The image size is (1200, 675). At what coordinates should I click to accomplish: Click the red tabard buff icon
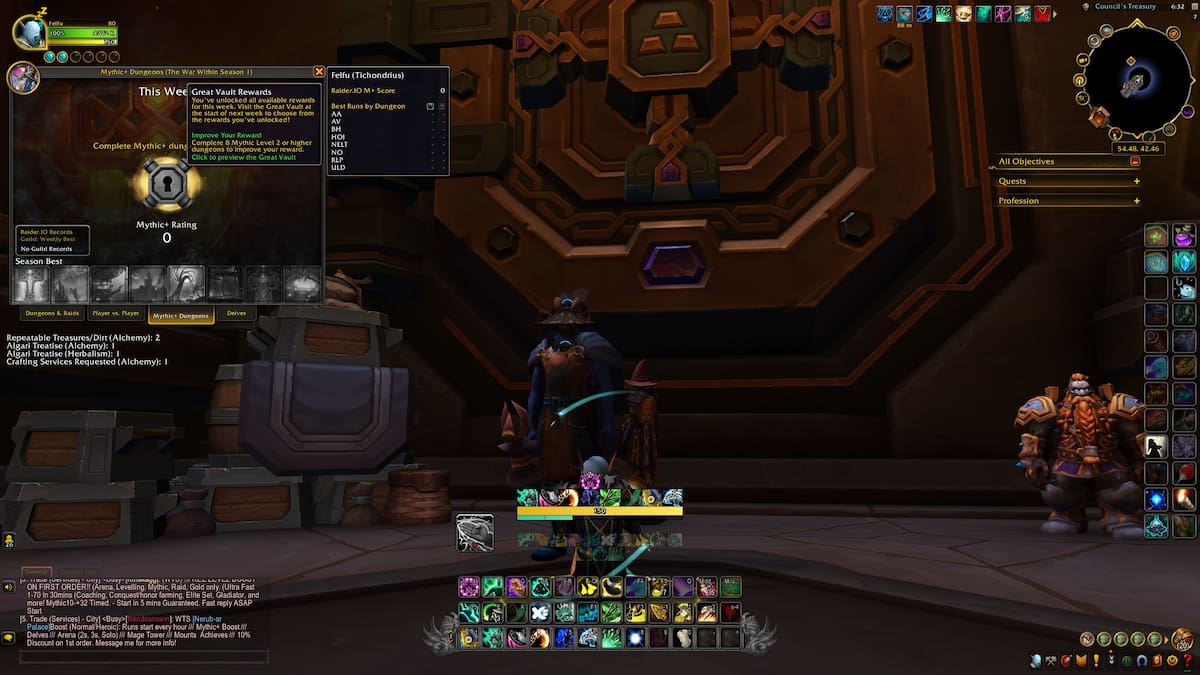(1044, 13)
